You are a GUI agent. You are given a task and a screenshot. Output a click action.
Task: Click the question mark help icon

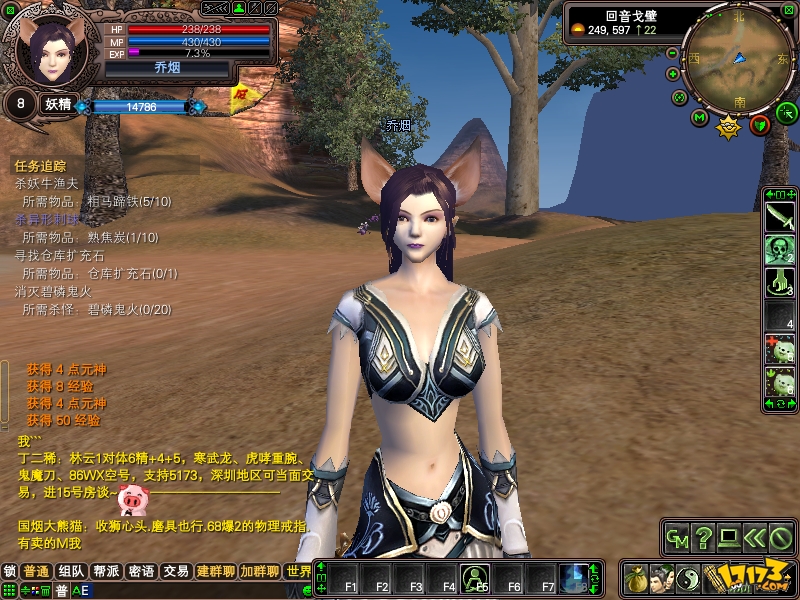coord(703,539)
